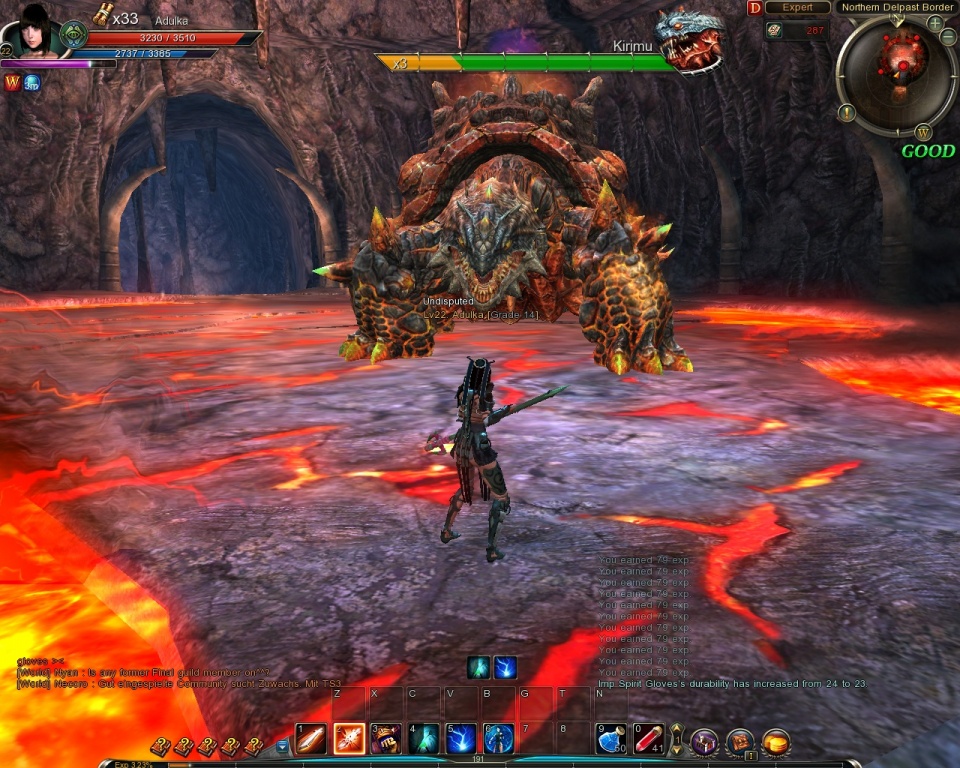960x768 pixels.
Task: Use the blue mana potion in slot 9
Action: tap(611, 739)
